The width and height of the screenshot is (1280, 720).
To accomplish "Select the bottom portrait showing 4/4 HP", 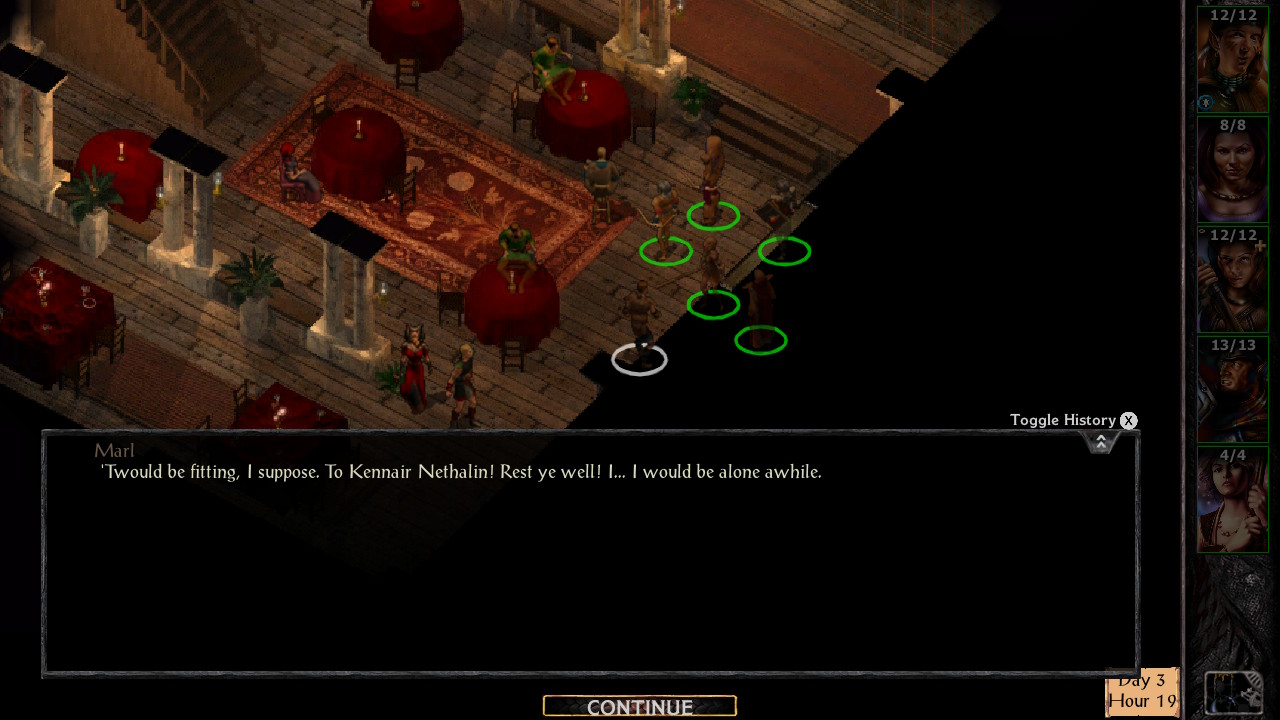I will (1232, 498).
